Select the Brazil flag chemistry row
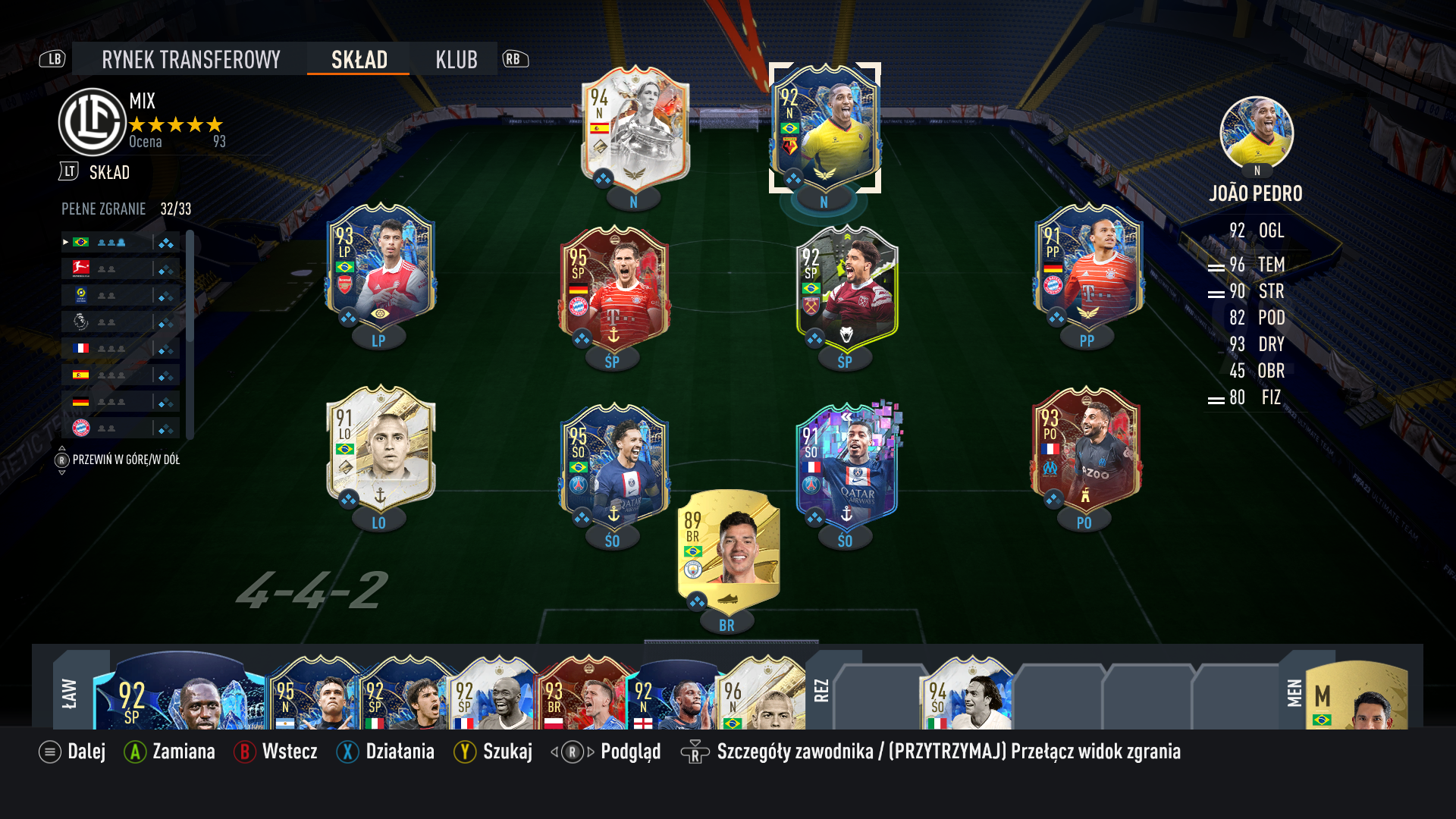1456x819 pixels. tap(121, 243)
